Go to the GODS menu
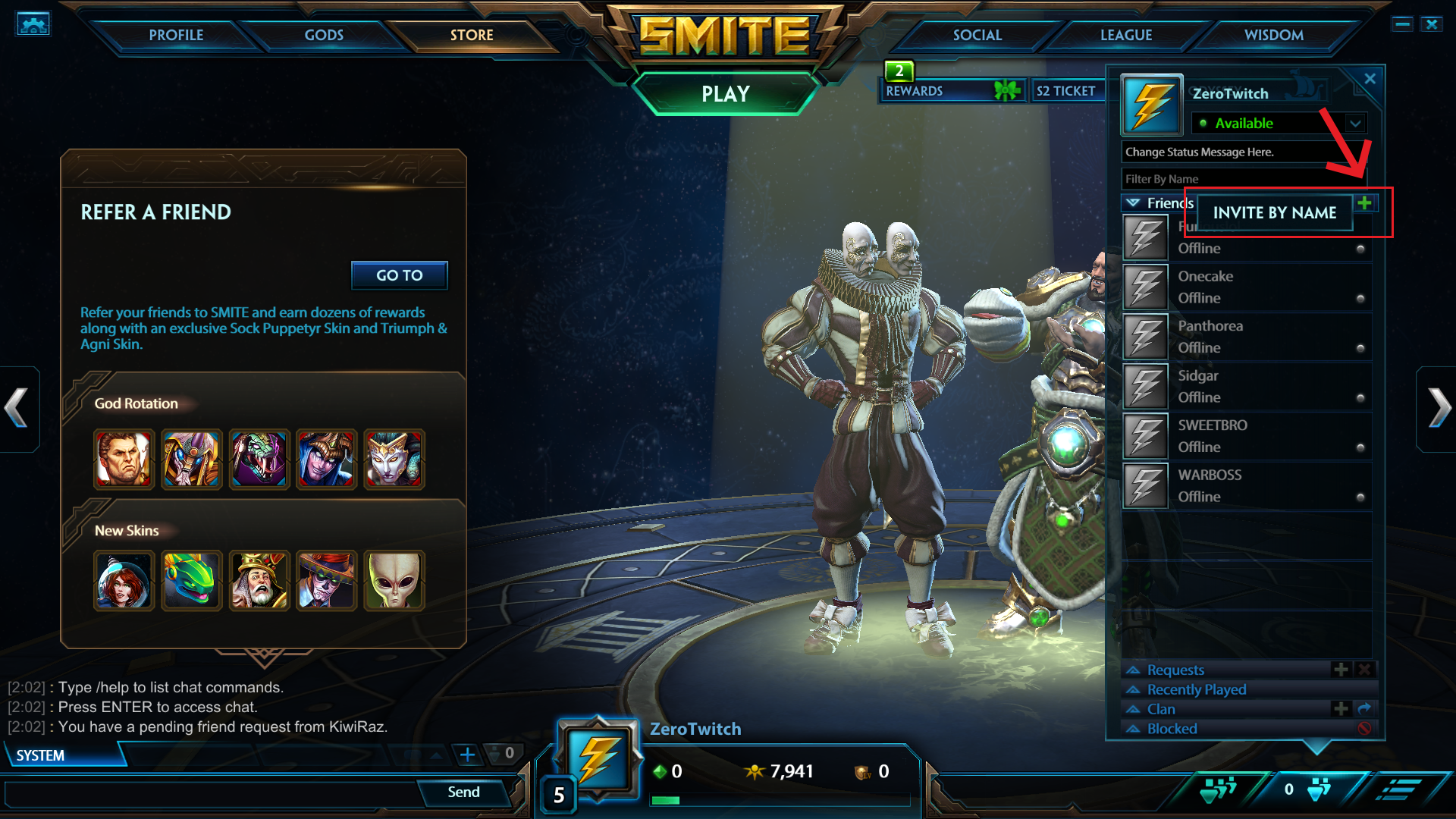1456x819 pixels. point(324,35)
